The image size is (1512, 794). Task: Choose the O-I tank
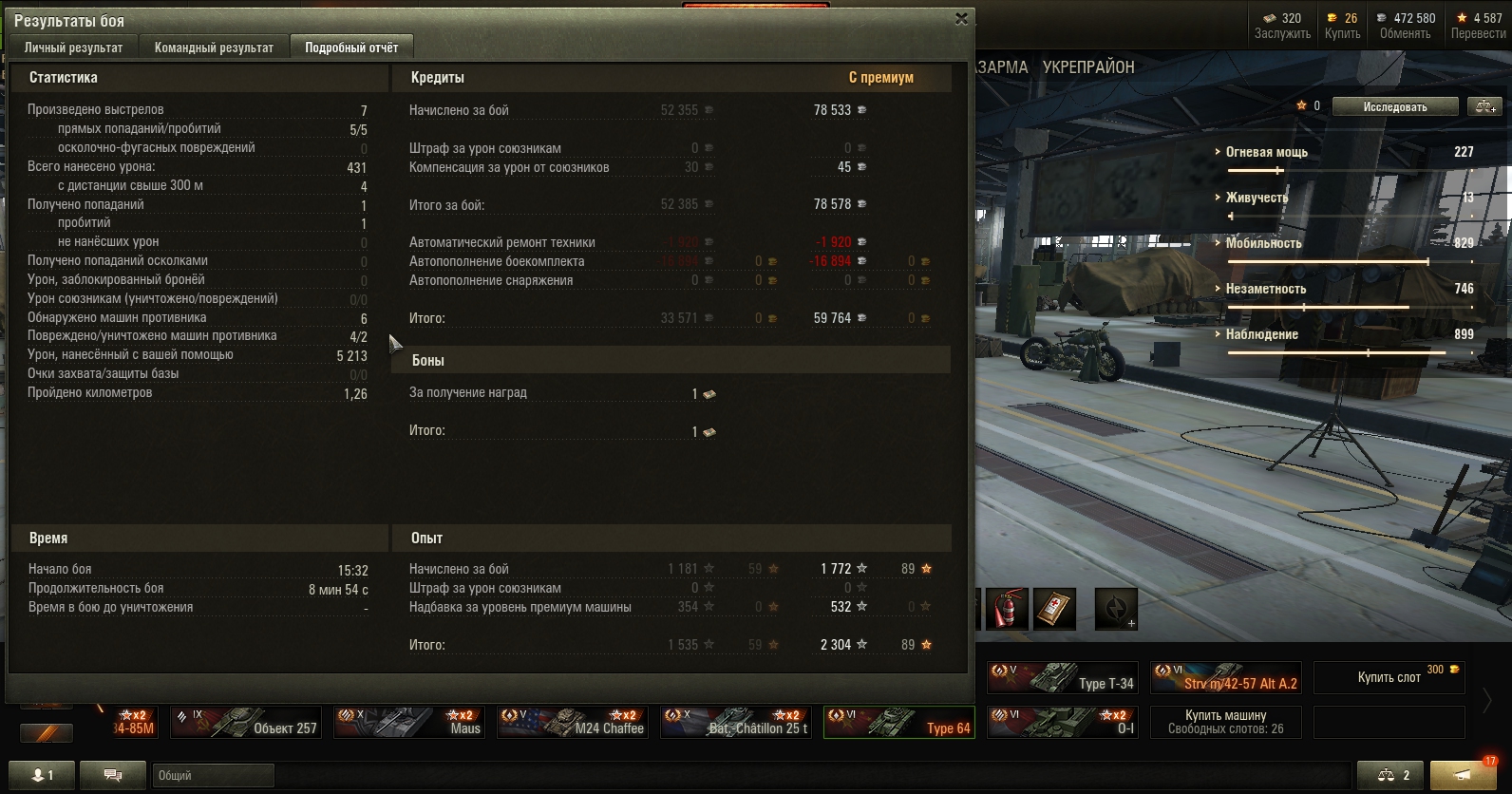click(x=1062, y=723)
